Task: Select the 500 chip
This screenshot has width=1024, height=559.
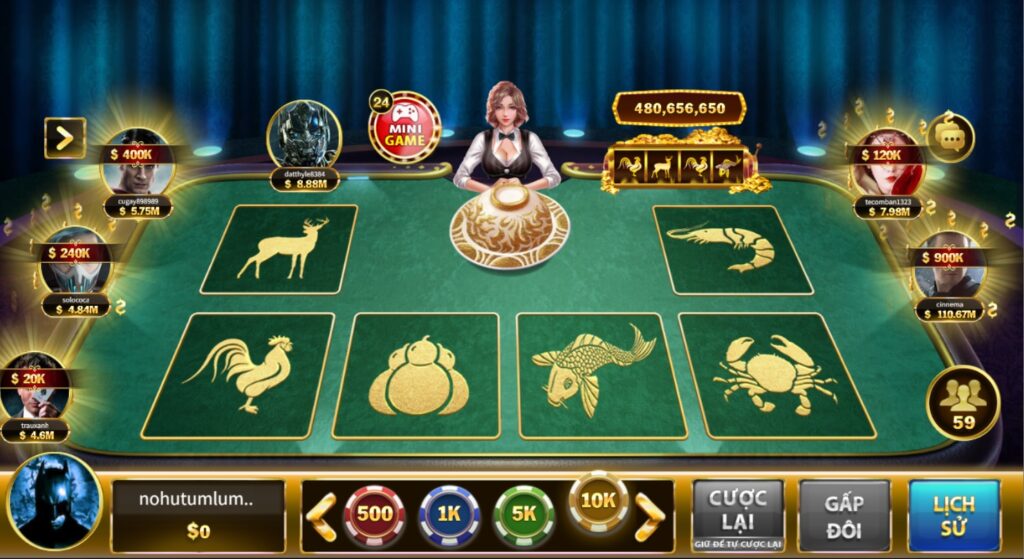Action: (x=374, y=515)
